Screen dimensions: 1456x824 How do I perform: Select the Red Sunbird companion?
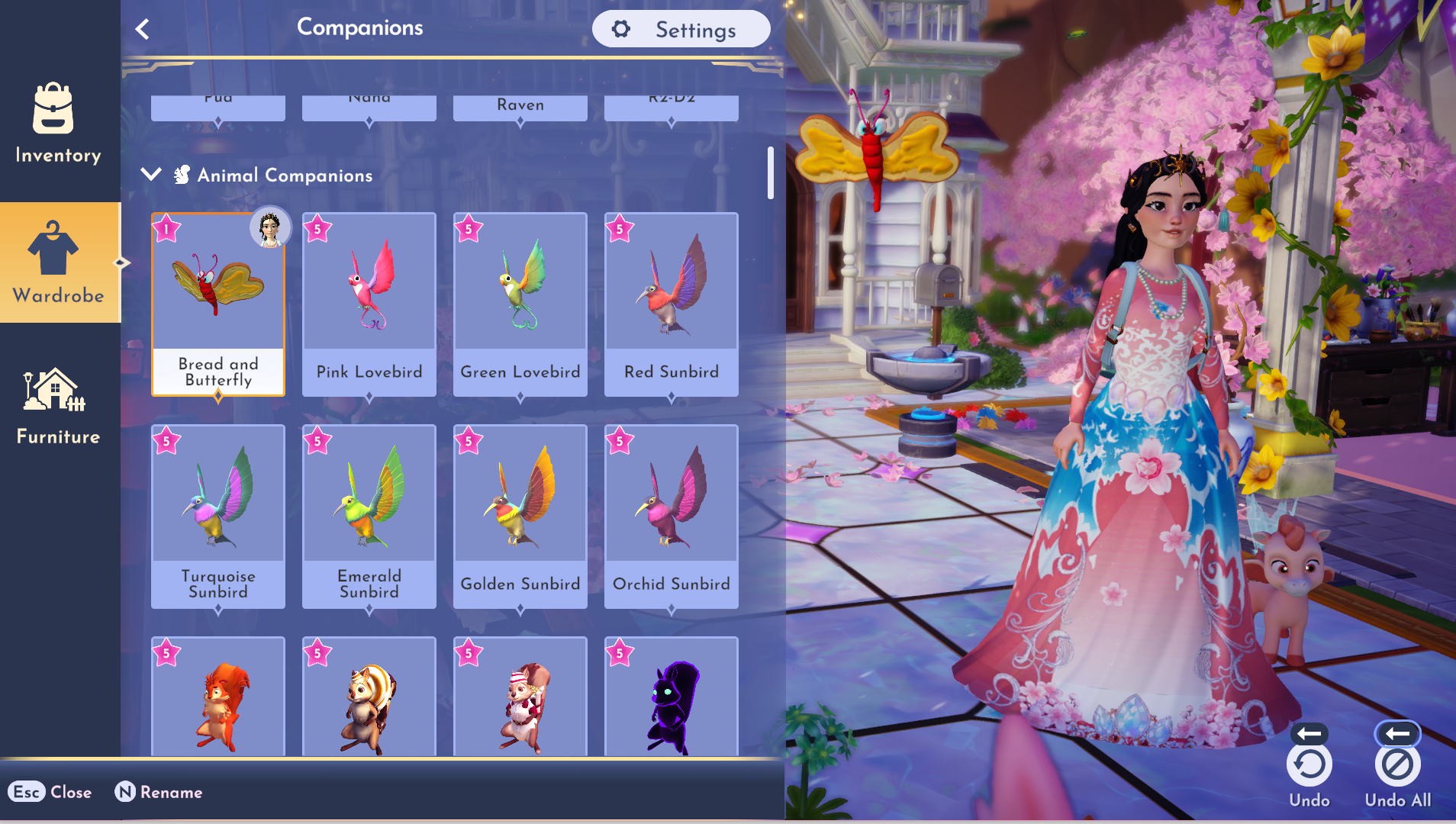tap(672, 304)
